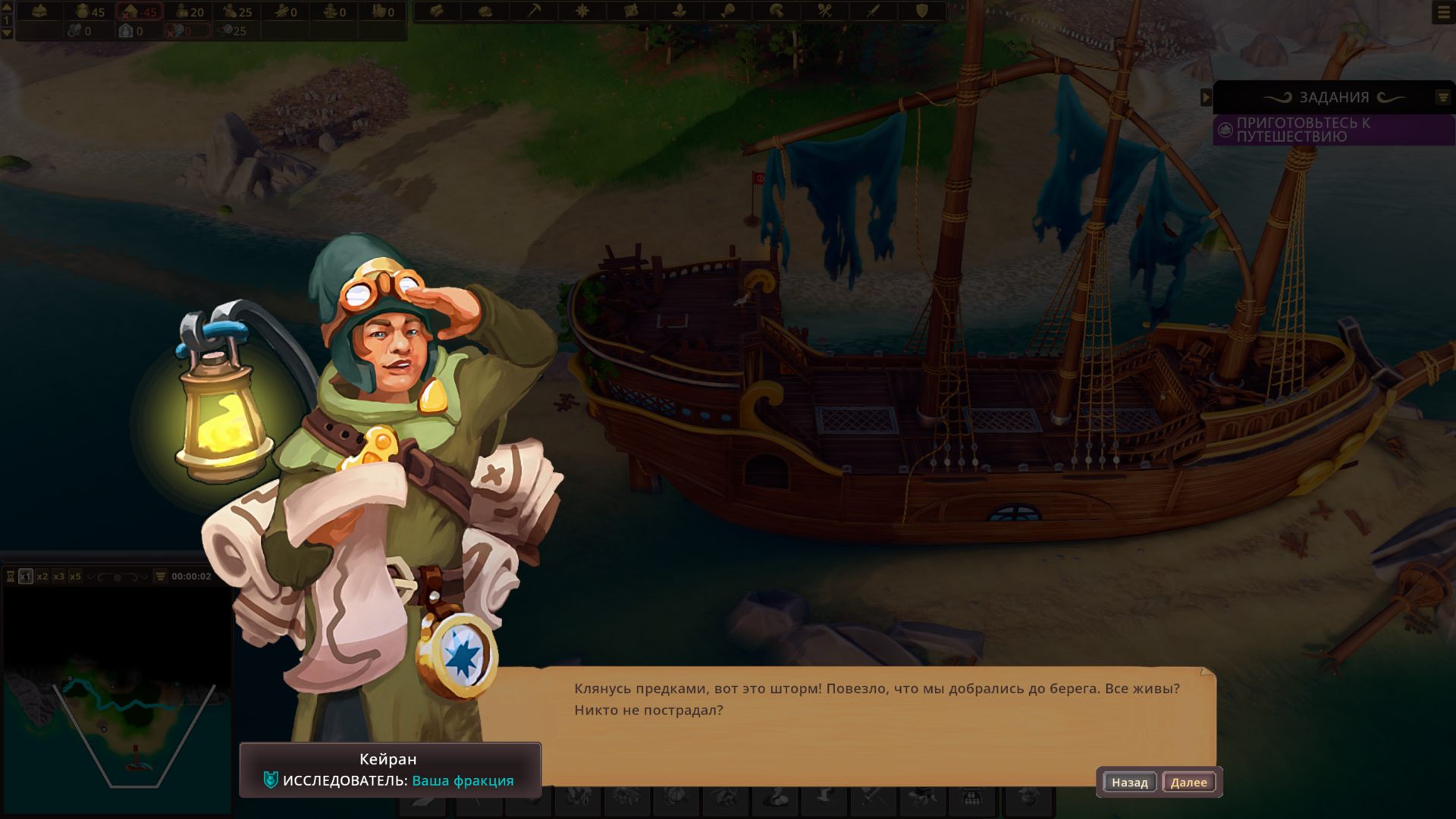Open the meat drumstick food category
This screenshot has height=819, width=1456.
(x=728, y=11)
